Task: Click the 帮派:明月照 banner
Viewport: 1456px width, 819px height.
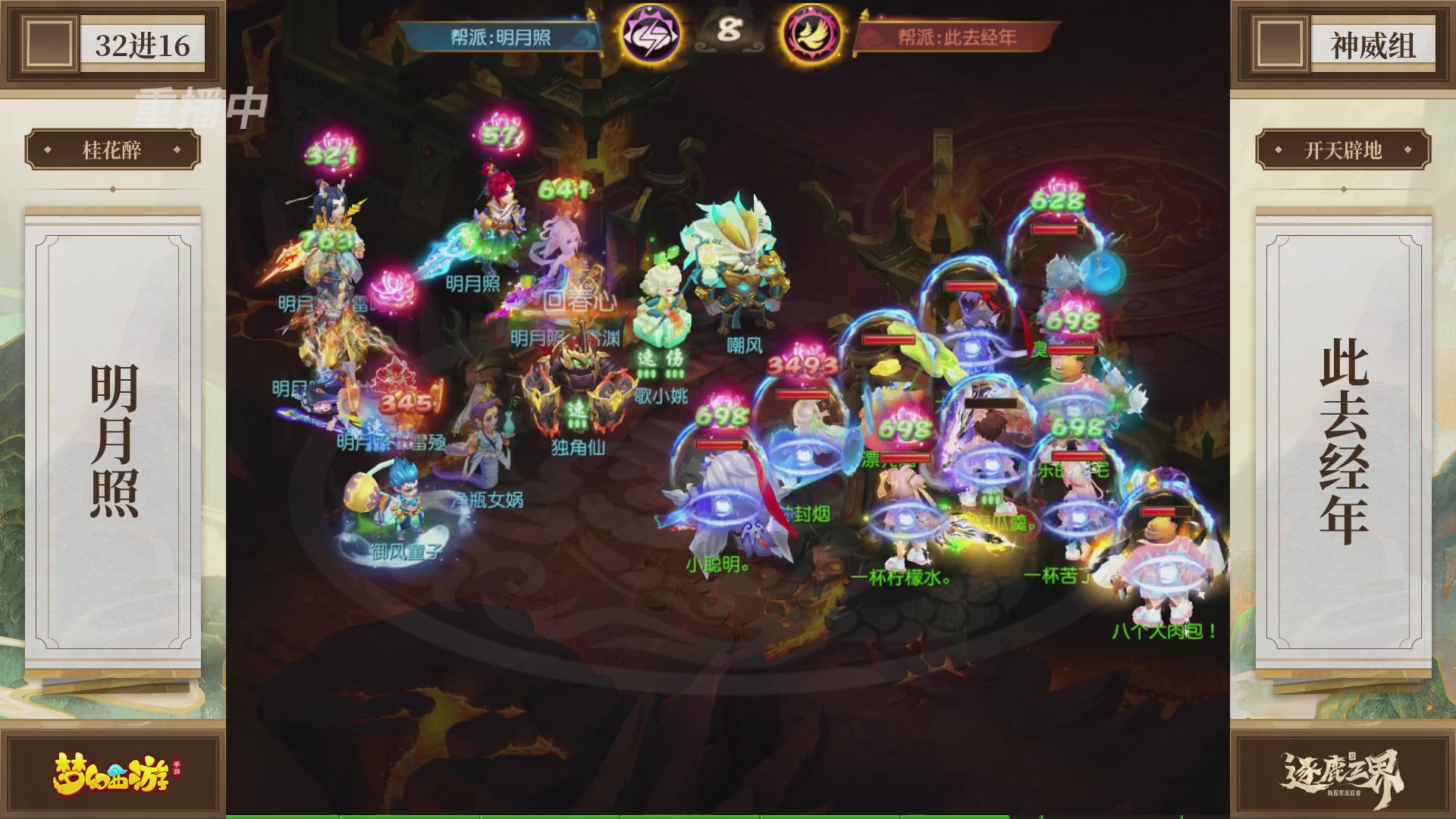Action: coord(500,36)
